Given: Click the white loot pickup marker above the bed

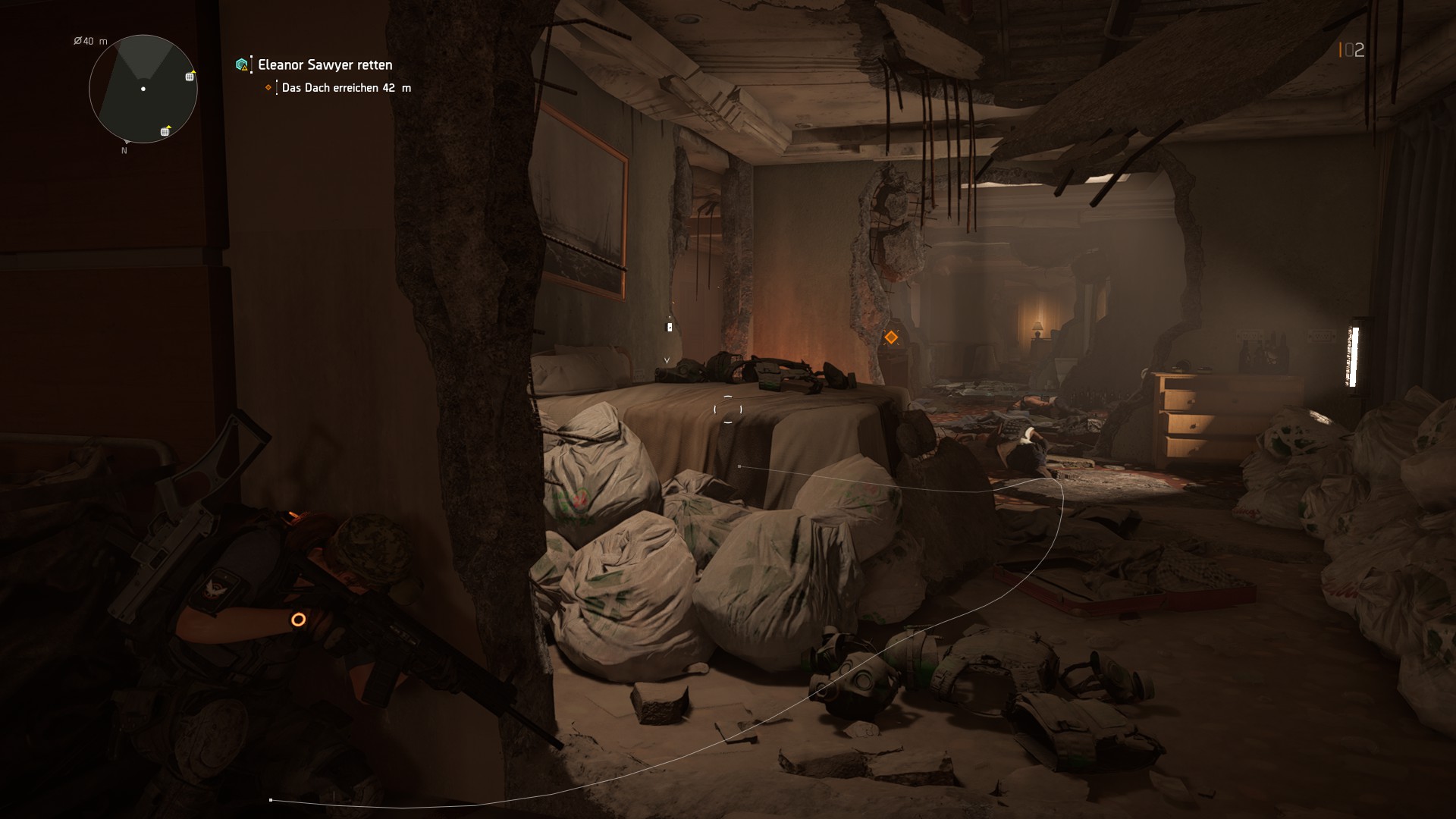Looking at the screenshot, I should (x=668, y=327).
